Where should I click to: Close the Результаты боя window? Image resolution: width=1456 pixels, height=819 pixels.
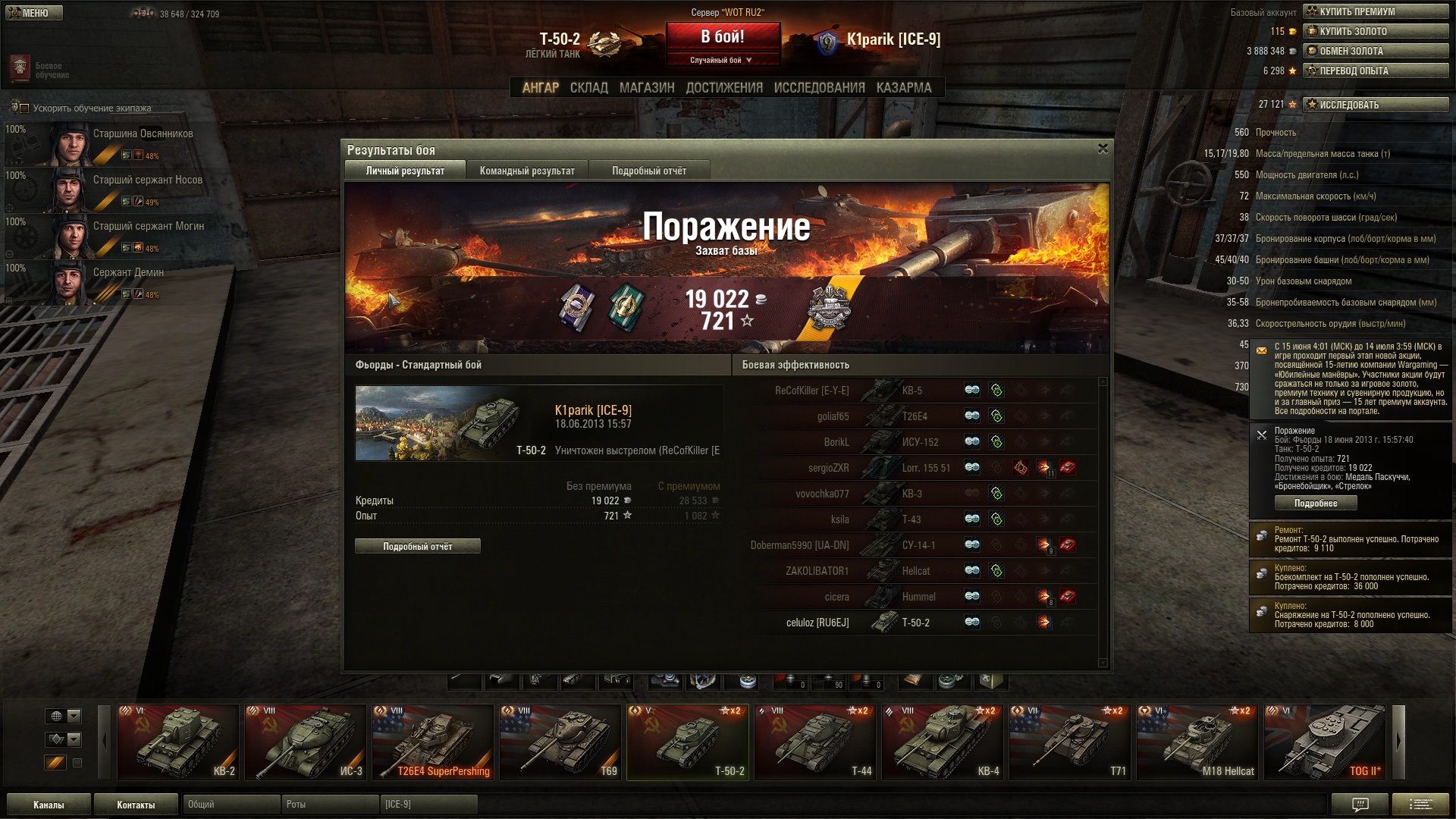(1103, 149)
